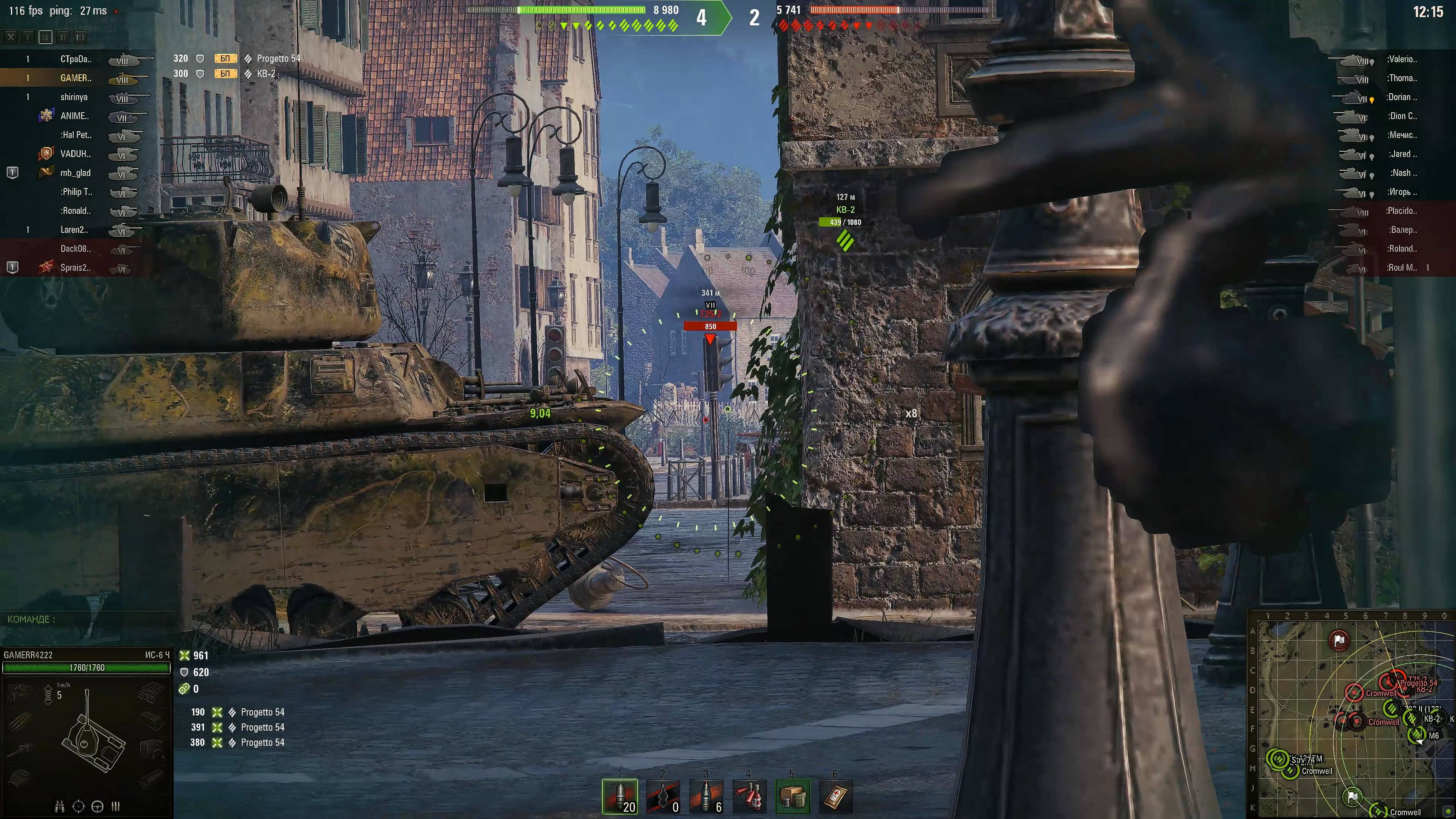Select the AP shell in ammo slot 1
This screenshot has width=1456, height=819.
pyautogui.click(x=620, y=797)
